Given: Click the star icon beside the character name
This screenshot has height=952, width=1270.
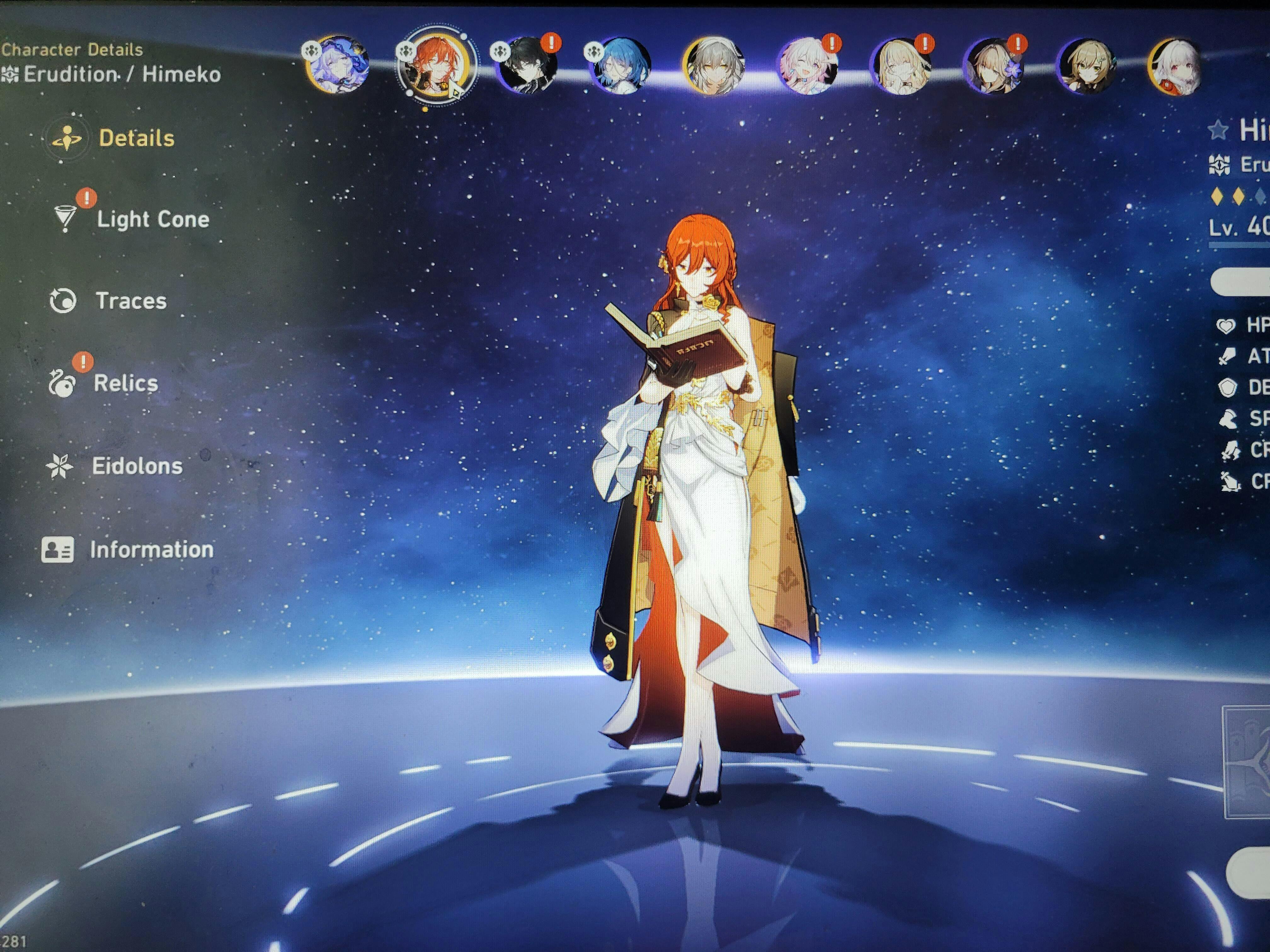Looking at the screenshot, I should pos(1218,131).
